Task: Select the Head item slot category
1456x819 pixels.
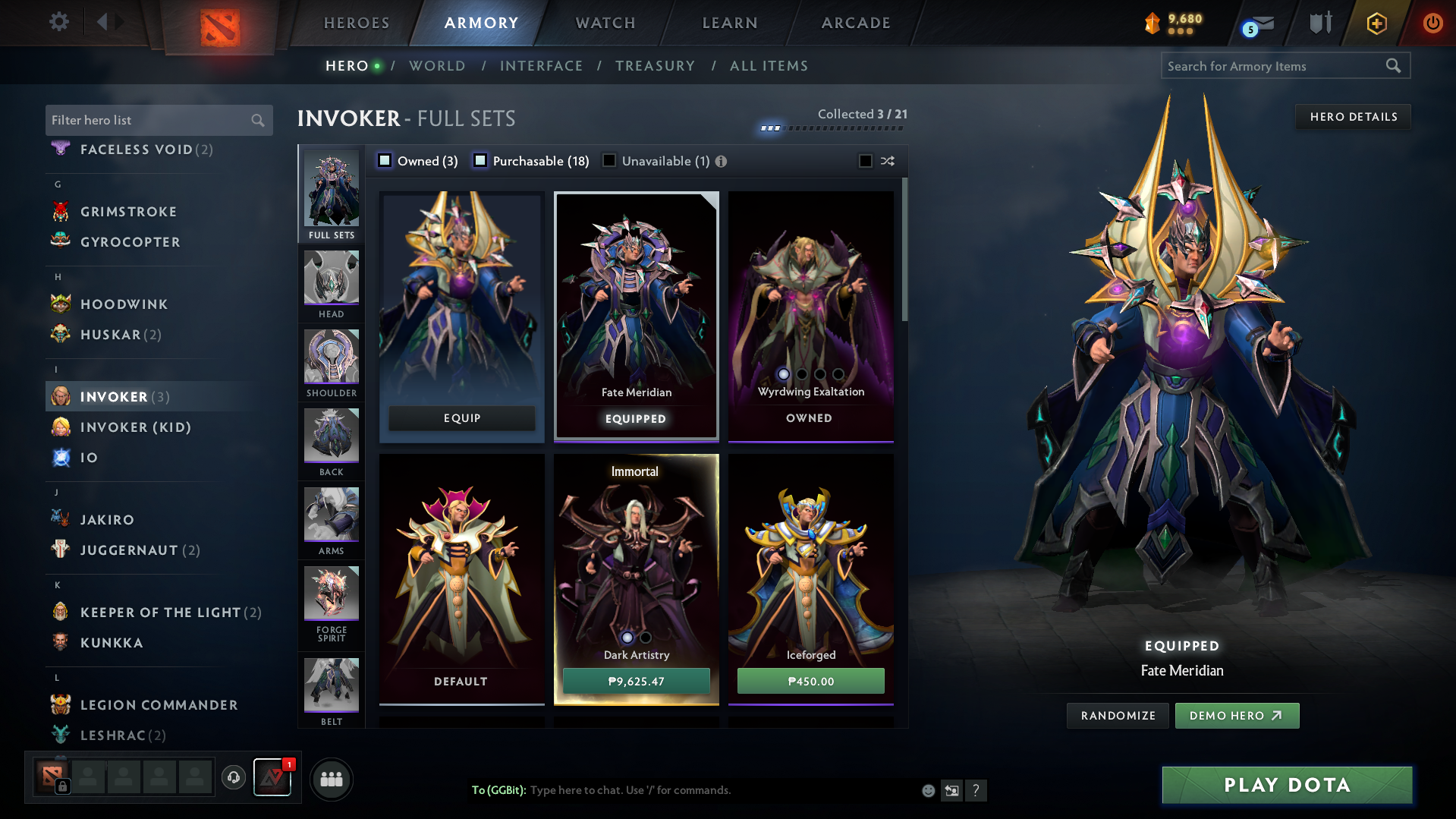Action: [332, 284]
